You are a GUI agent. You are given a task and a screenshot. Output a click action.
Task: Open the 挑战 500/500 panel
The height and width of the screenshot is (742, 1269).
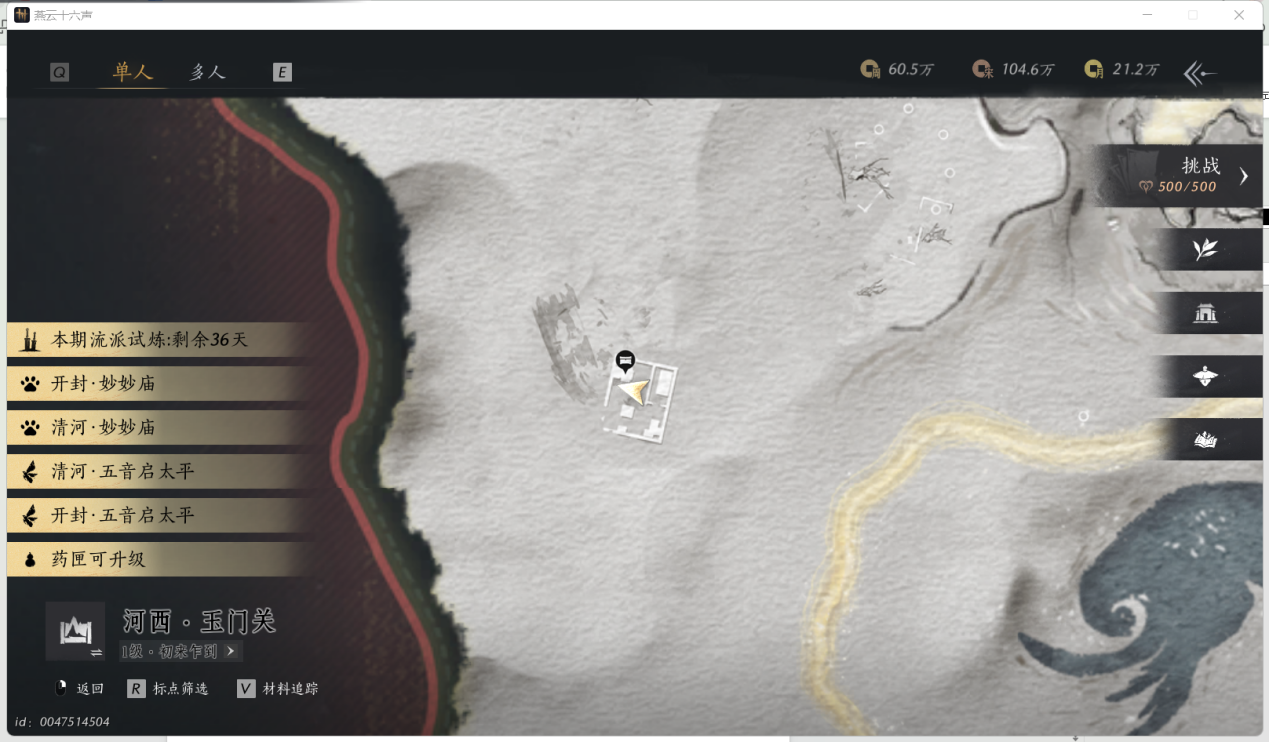click(1181, 175)
